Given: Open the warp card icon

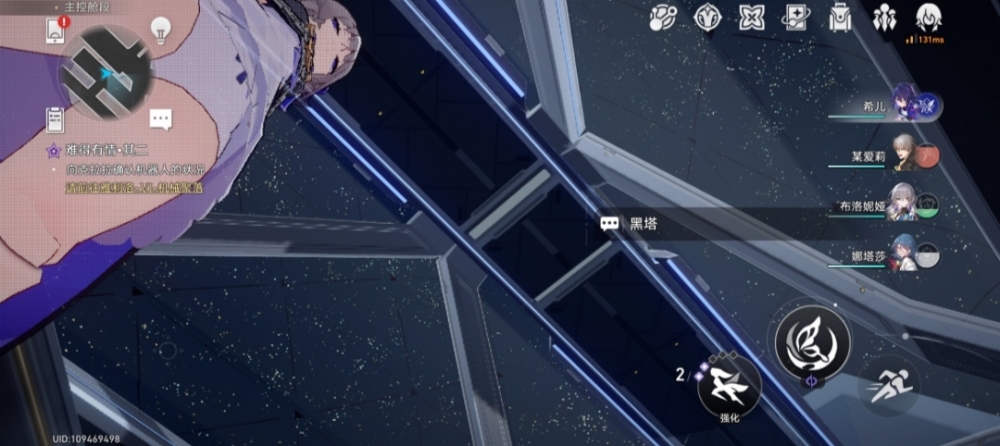Looking at the screenshot, I should click(x=796, y=17).
